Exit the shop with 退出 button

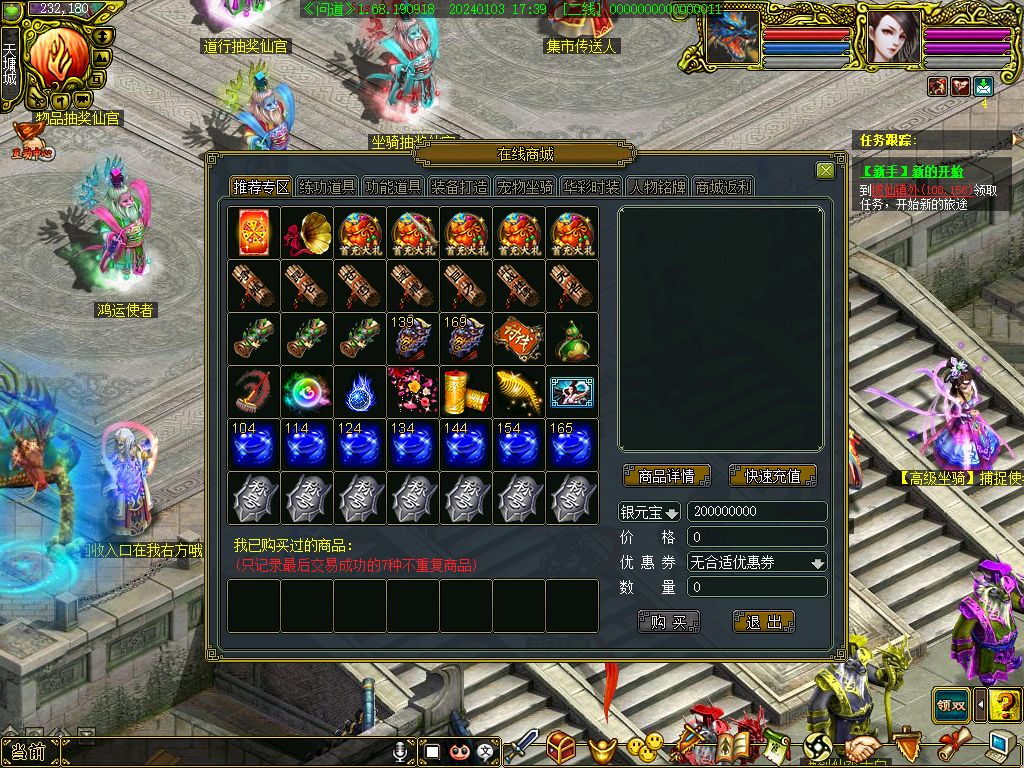(764, 622)
